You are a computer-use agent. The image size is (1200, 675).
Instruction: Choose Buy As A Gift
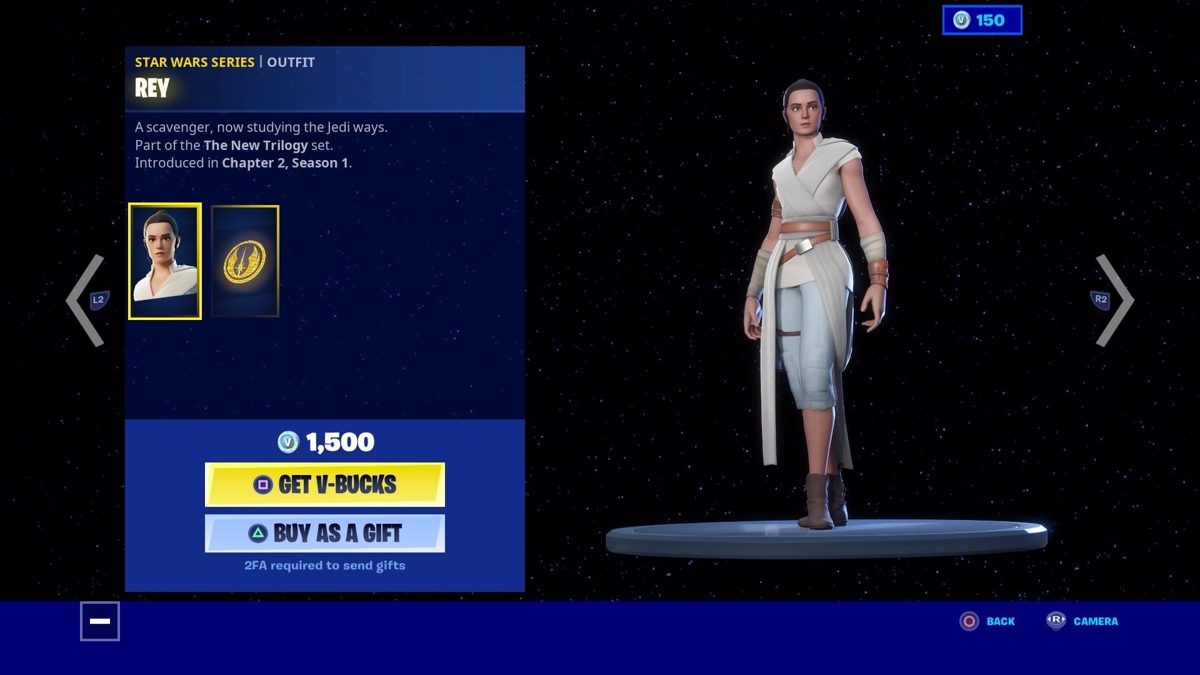pyautogui.click(x=324, y=533)
